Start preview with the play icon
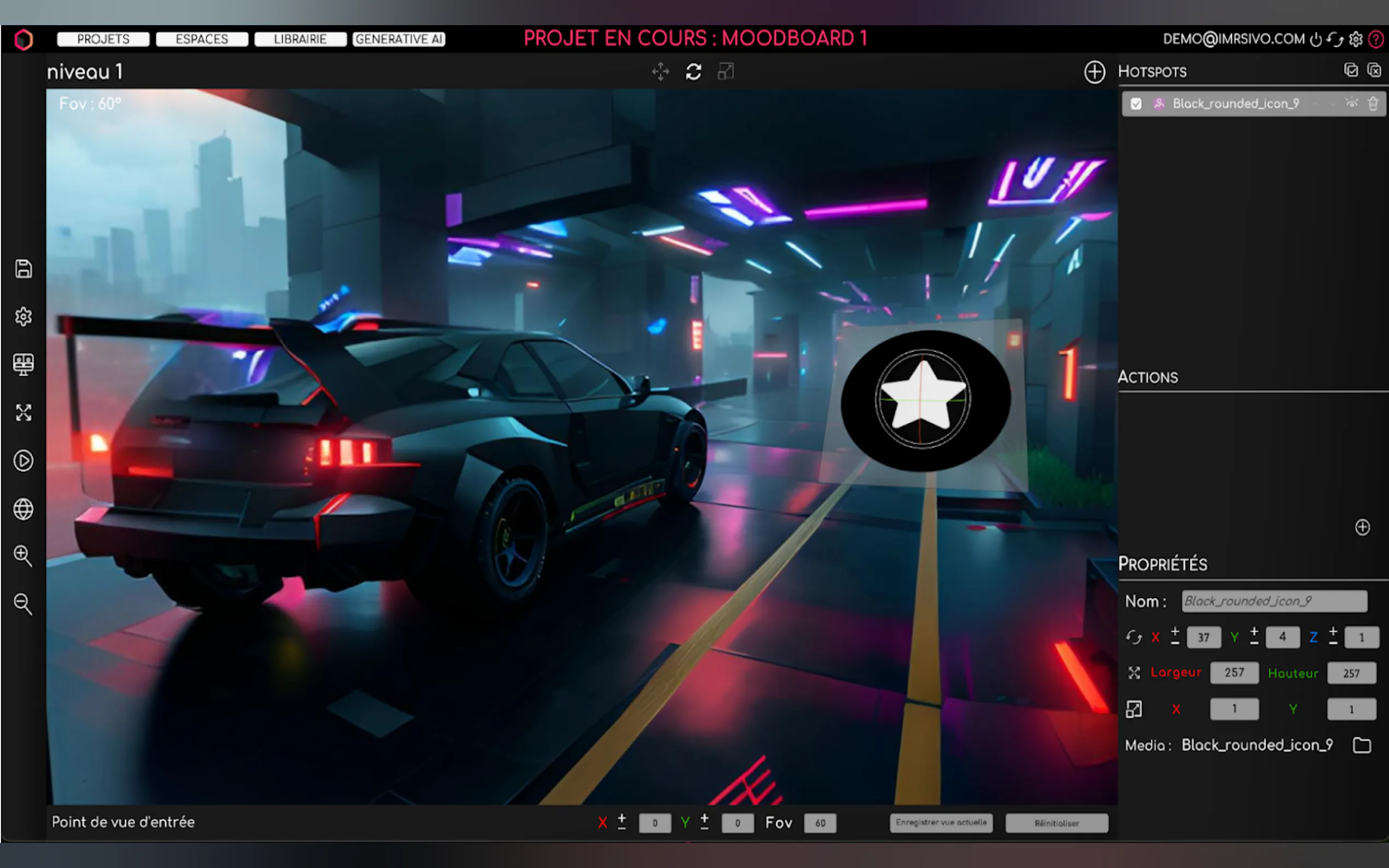The image size is (1389, 868). tap(24, 461)
